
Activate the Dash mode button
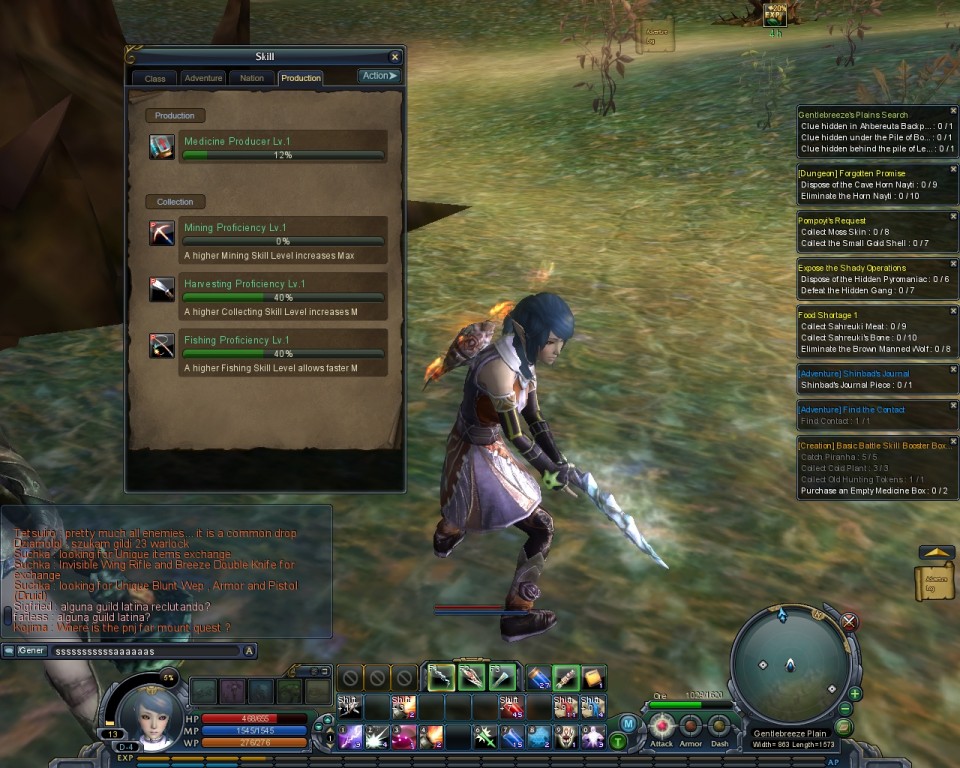click(719, 727)
